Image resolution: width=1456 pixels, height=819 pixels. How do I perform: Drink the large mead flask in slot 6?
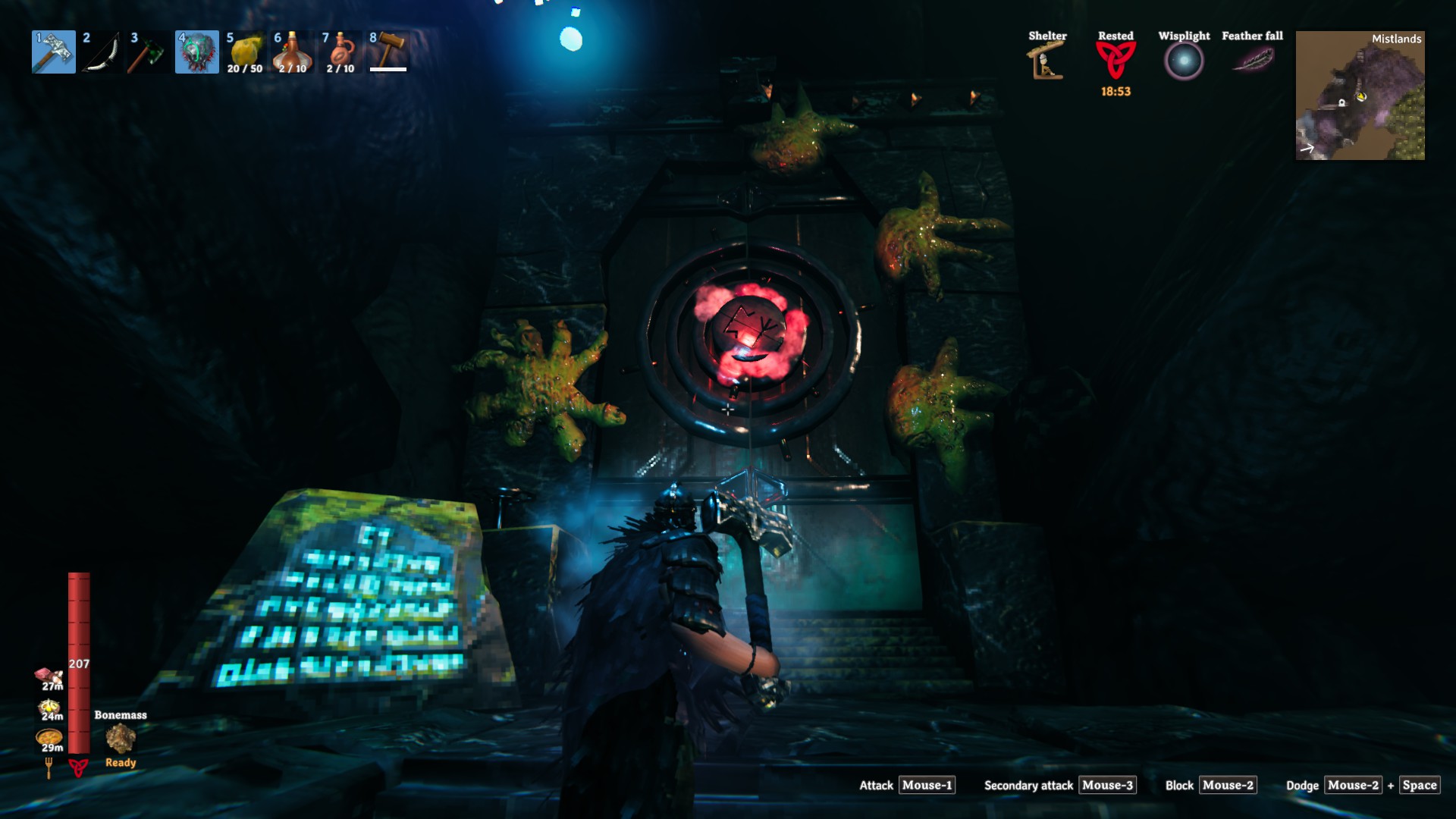(293, 52)
